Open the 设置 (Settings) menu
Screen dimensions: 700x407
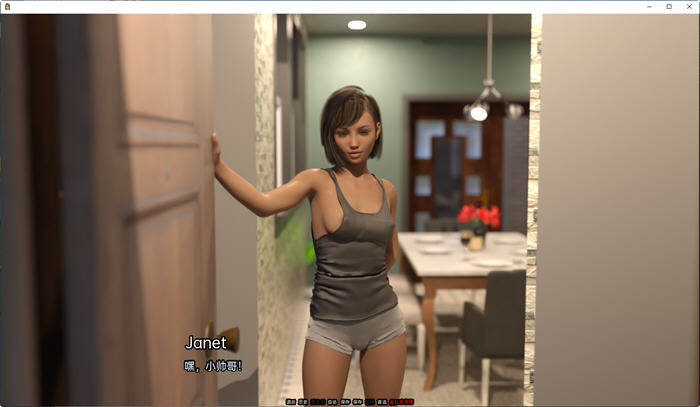pos(382,402)
